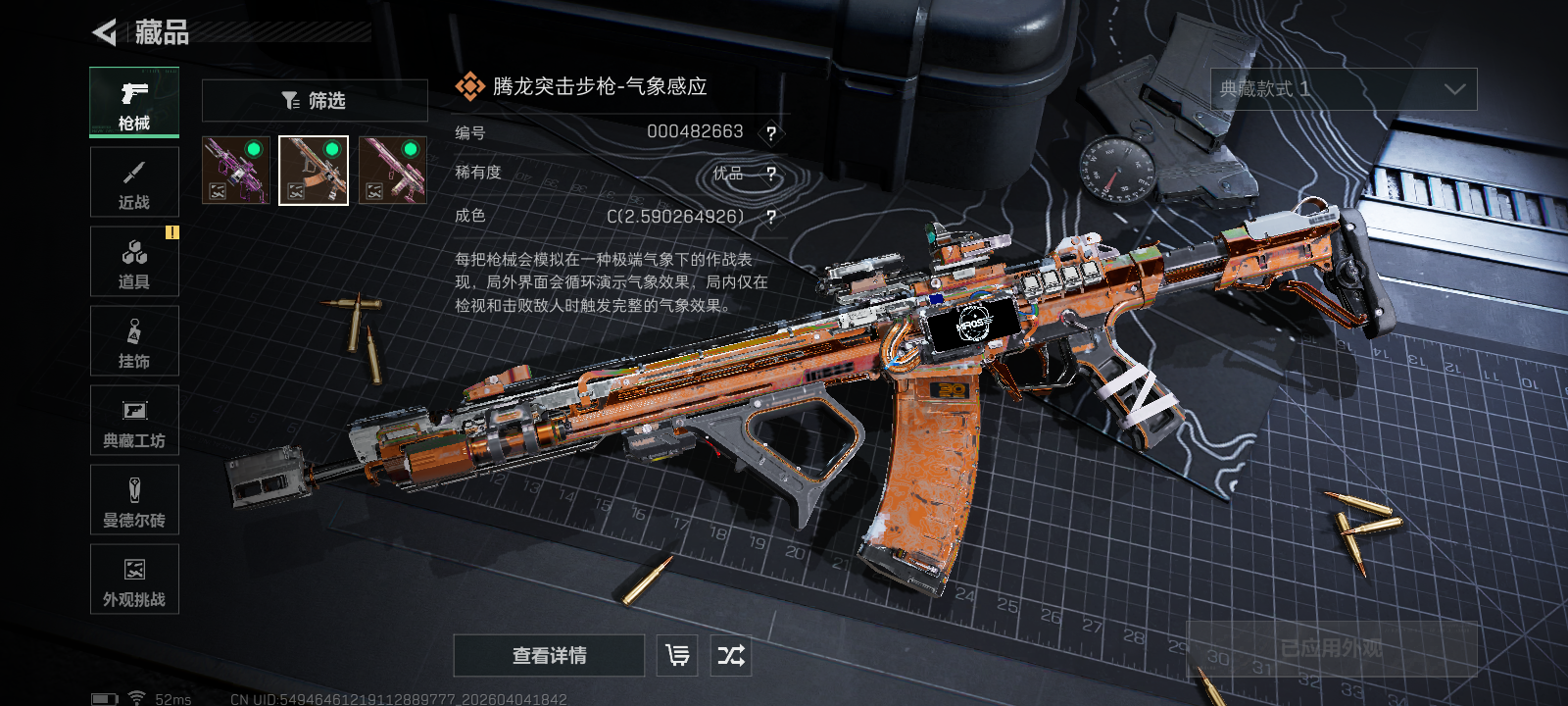Show help for the 编号 serial number
This screenshot has width=1568, height=706.
(771, 133)
